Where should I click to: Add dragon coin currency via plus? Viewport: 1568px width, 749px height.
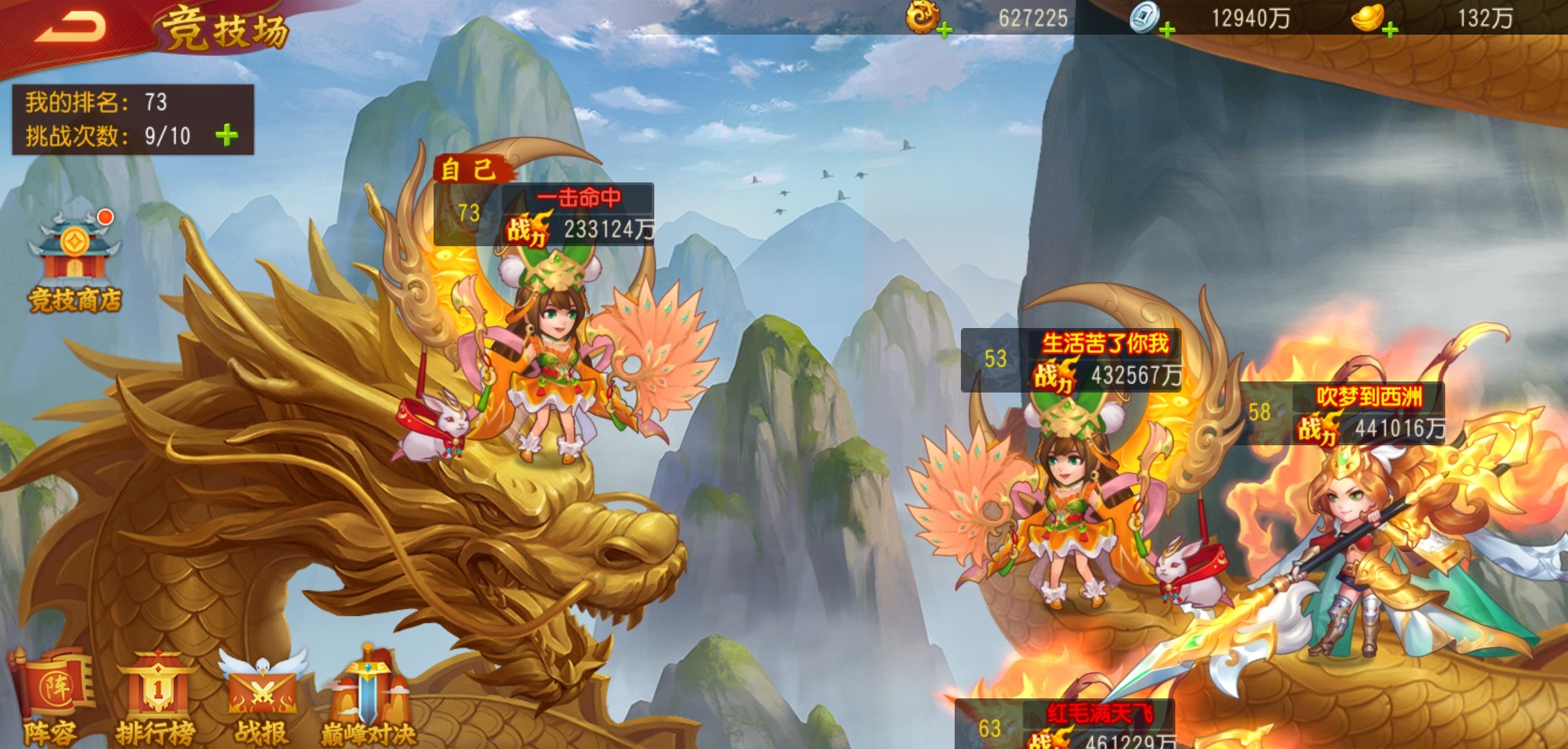point(944,30)
